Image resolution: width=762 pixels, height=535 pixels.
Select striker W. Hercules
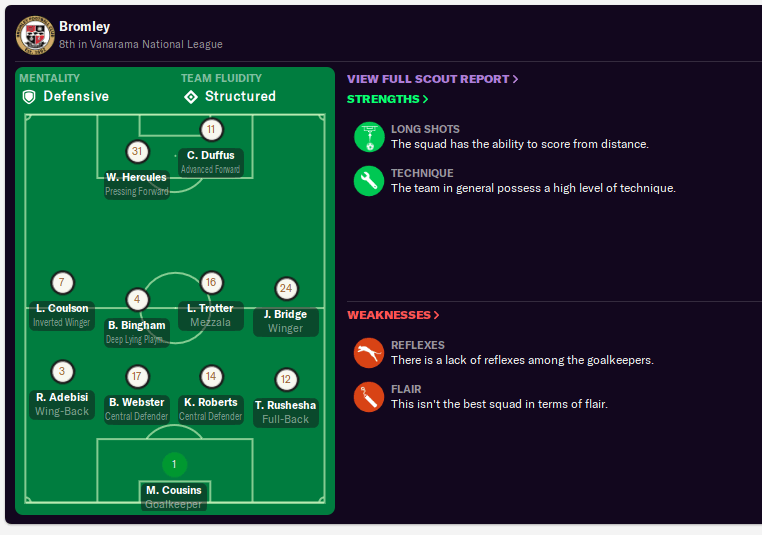pyautogui.click(x=137, y=177)
